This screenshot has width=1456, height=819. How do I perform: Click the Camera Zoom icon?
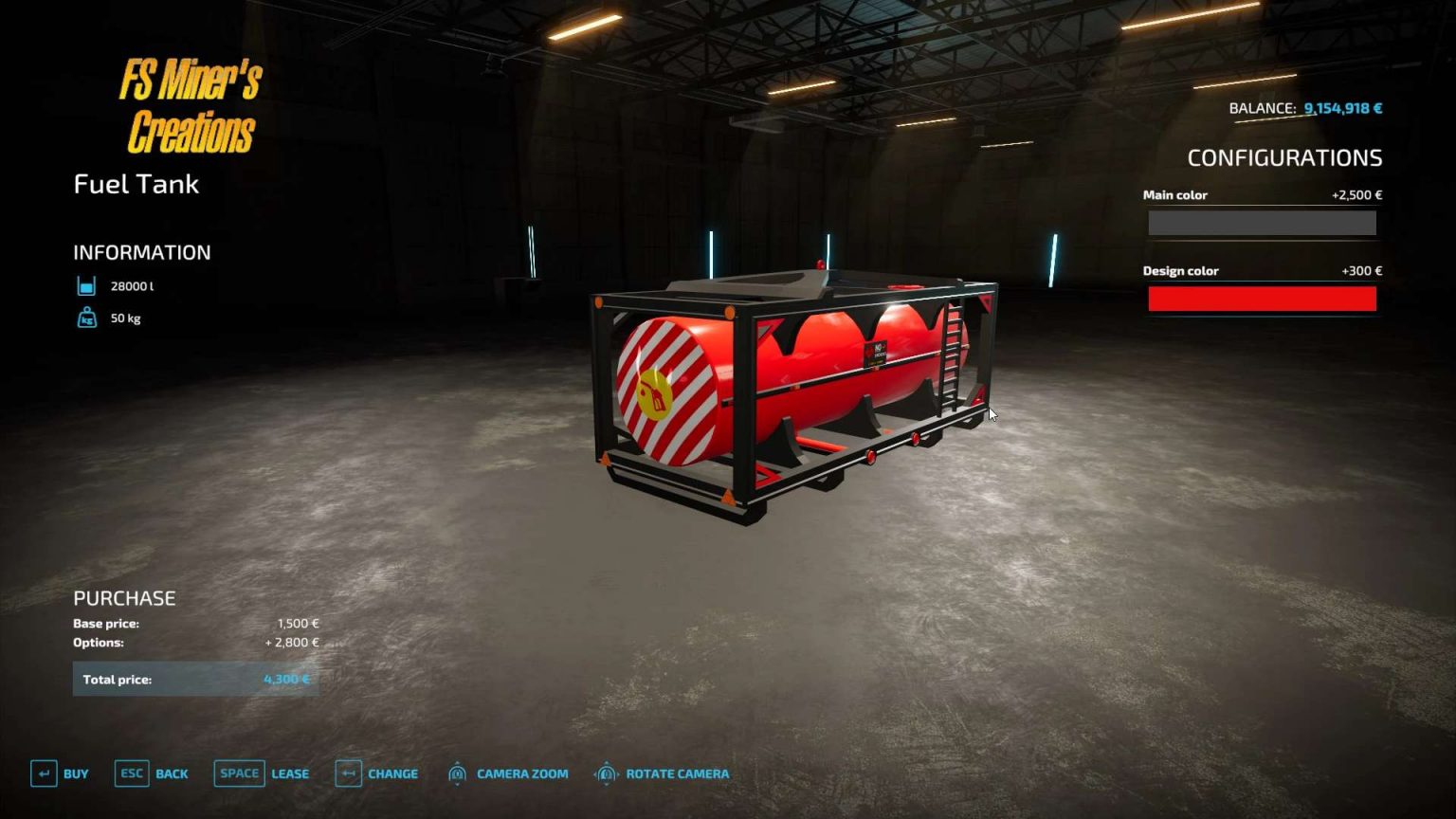[459, 773]
